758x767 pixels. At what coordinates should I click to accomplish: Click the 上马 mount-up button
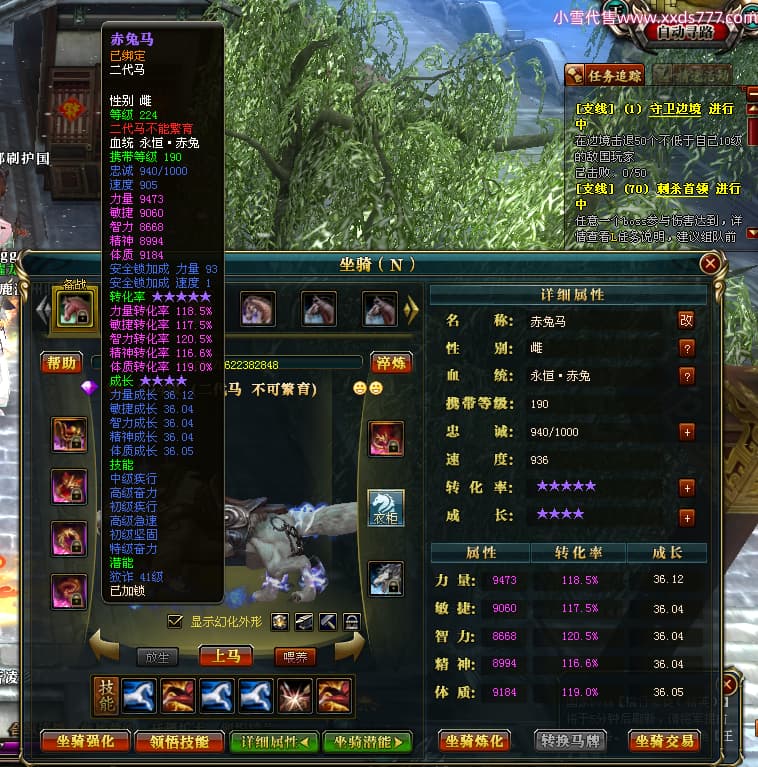click(x=225, y=656)
